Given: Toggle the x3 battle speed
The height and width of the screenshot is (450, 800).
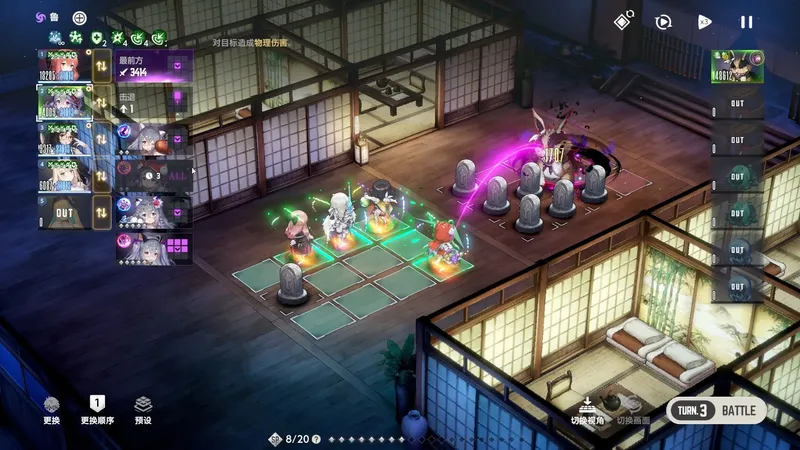Looking at the screenshot, I should tap(705, 21).
